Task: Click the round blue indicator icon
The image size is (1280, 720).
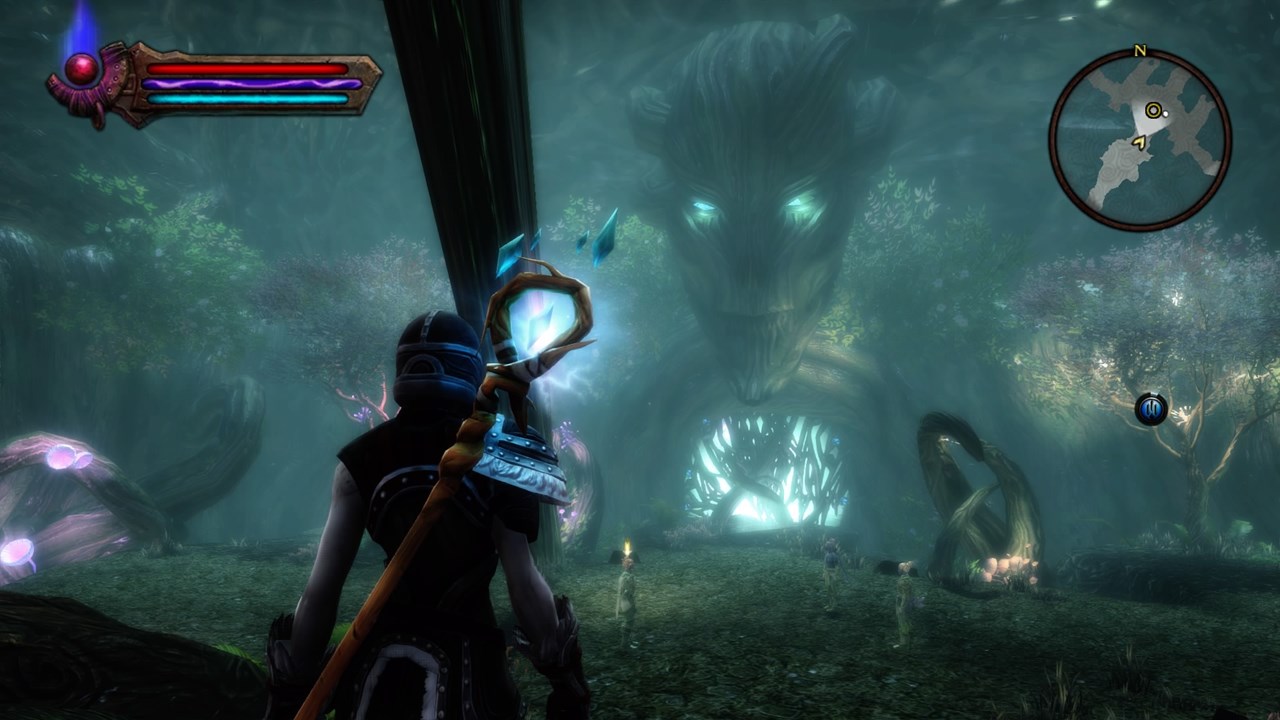Action: coord(1151,409)
